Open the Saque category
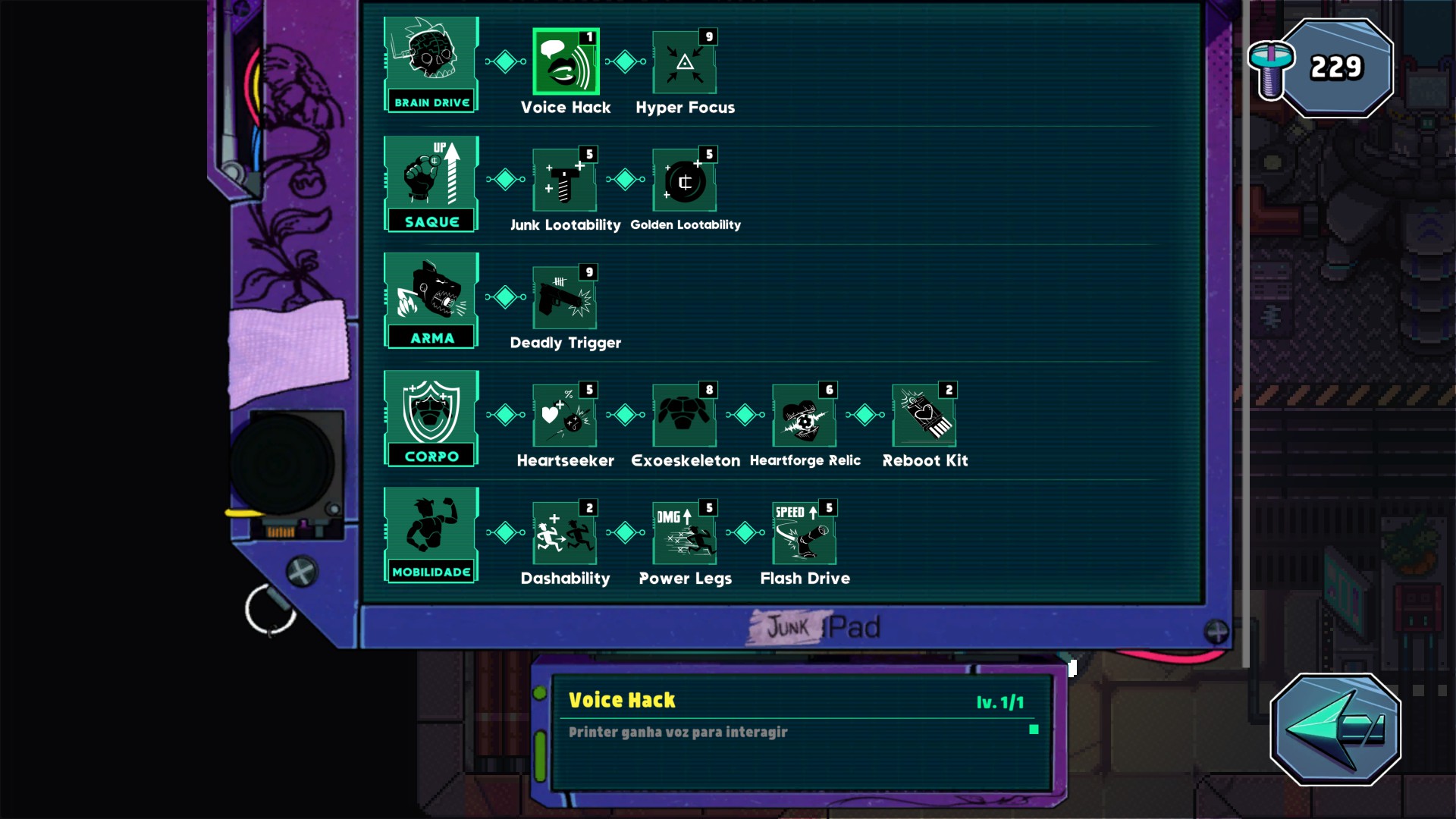Viewport: 1456px width, 819px height. click(x=431, y=184)
